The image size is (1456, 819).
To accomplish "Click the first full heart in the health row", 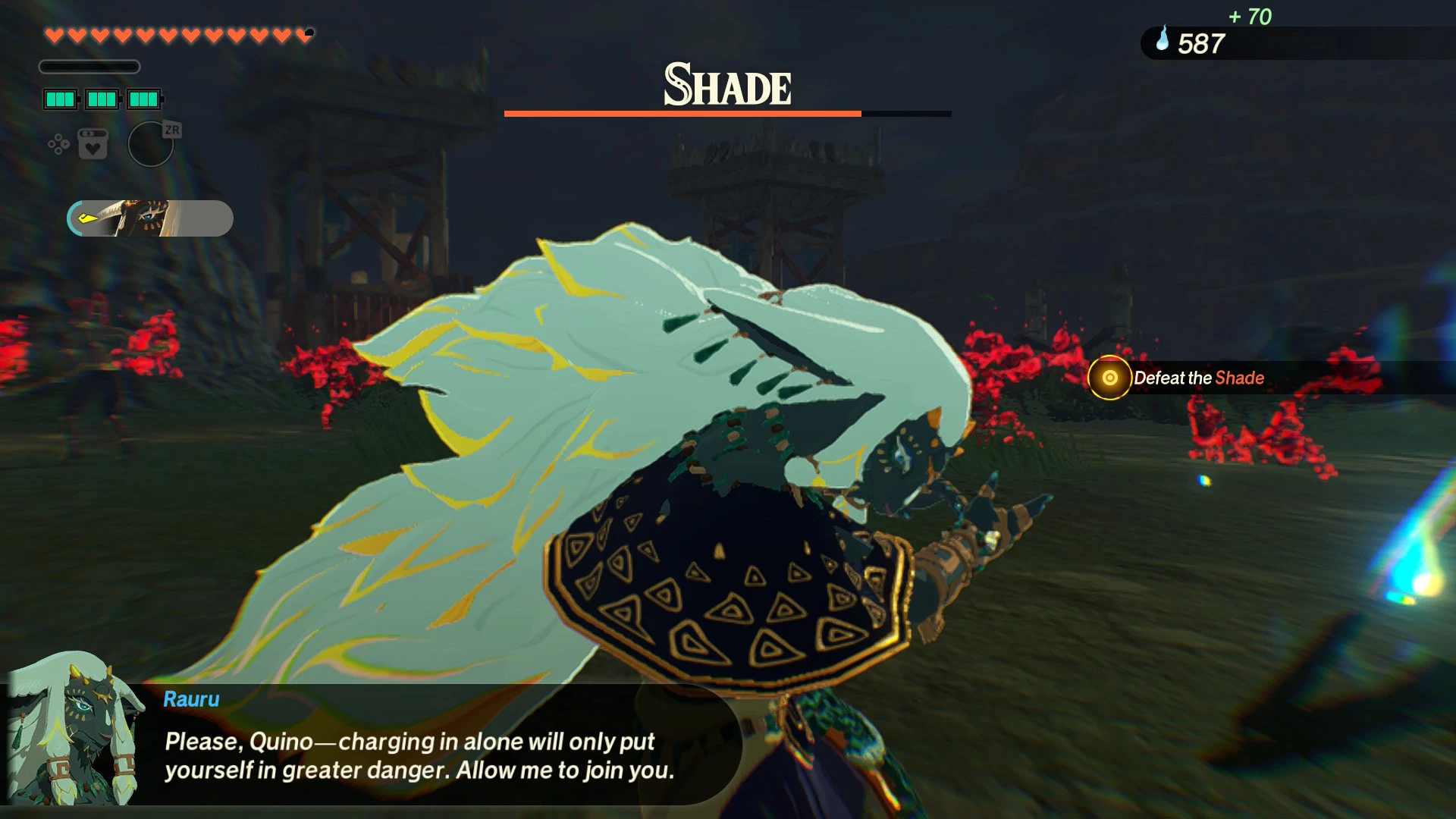I will pos(53,33).
